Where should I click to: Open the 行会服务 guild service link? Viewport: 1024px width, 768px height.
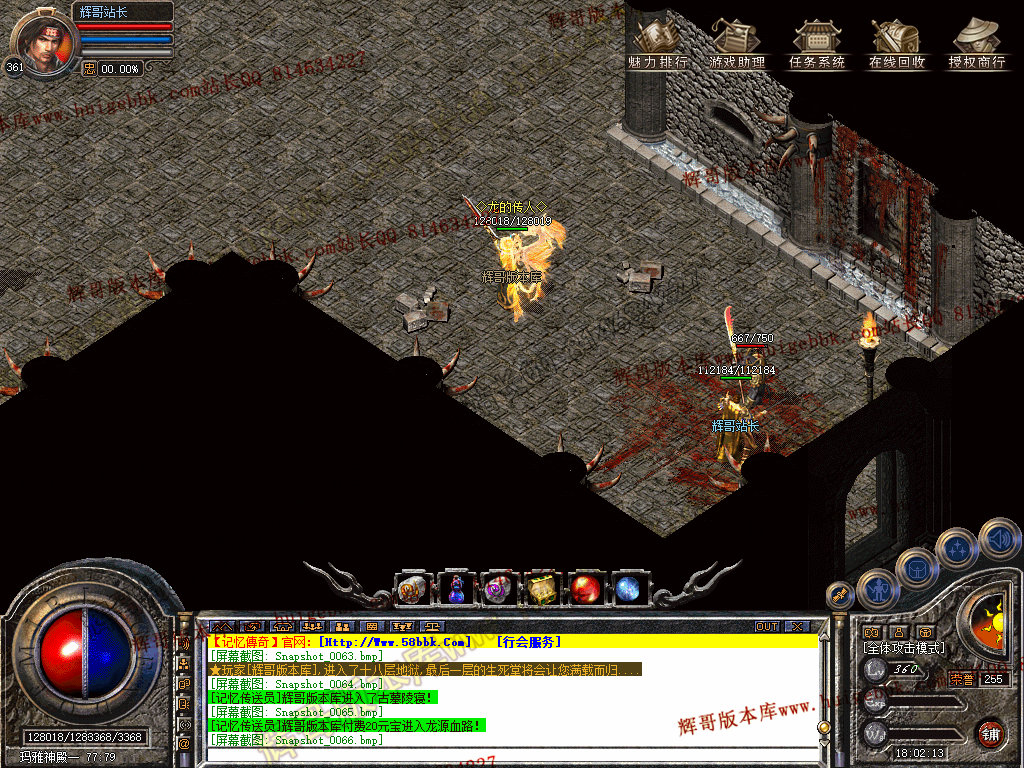tap(528, 641)
